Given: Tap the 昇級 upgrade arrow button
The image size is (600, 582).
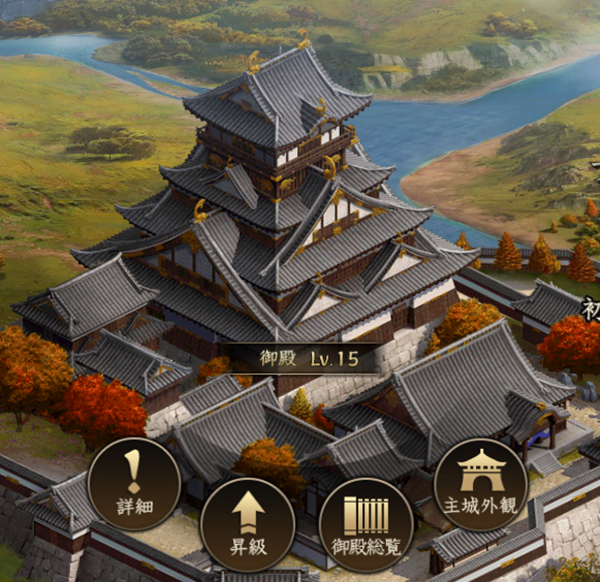Looking at the screenshot, I should pyautogui.click(x=248, y=524).
